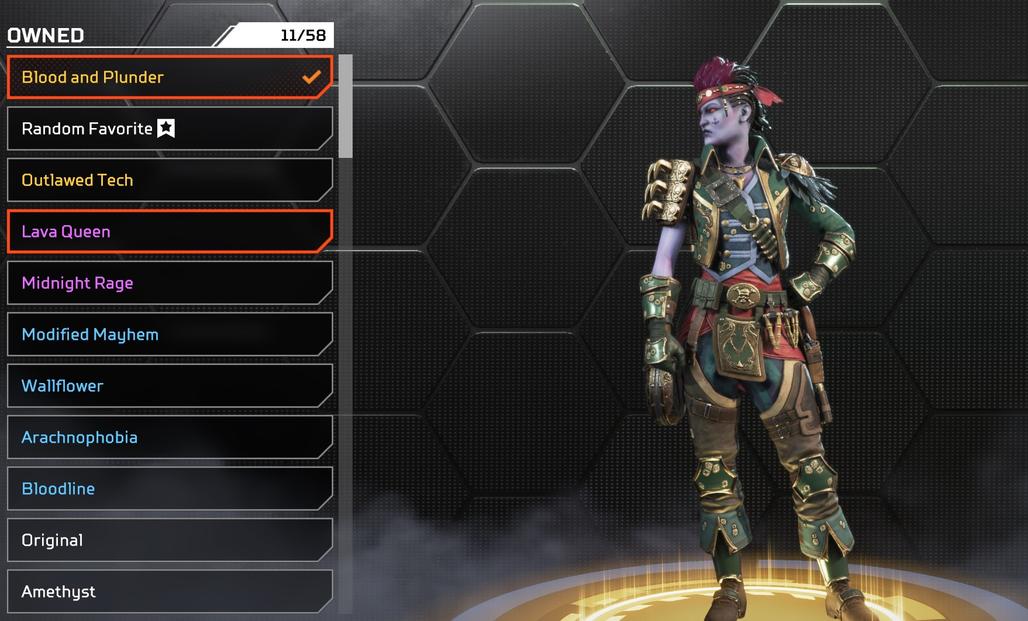Choose the Amethyst skin
This screenshot has width=1028, height=621.
[x=169, y=591]
